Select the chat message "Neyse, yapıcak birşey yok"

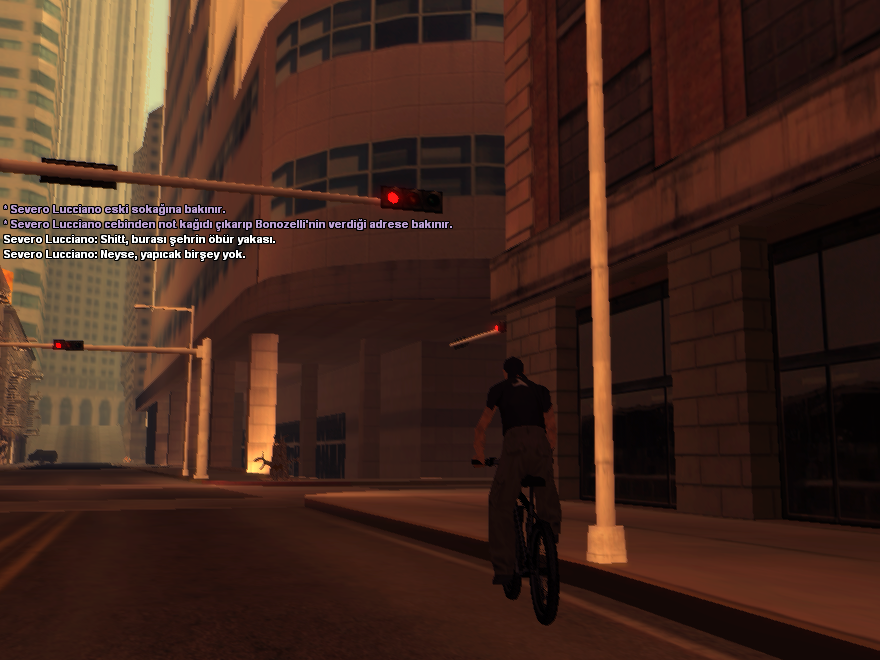pyautogui.click(x=124, y=255)
